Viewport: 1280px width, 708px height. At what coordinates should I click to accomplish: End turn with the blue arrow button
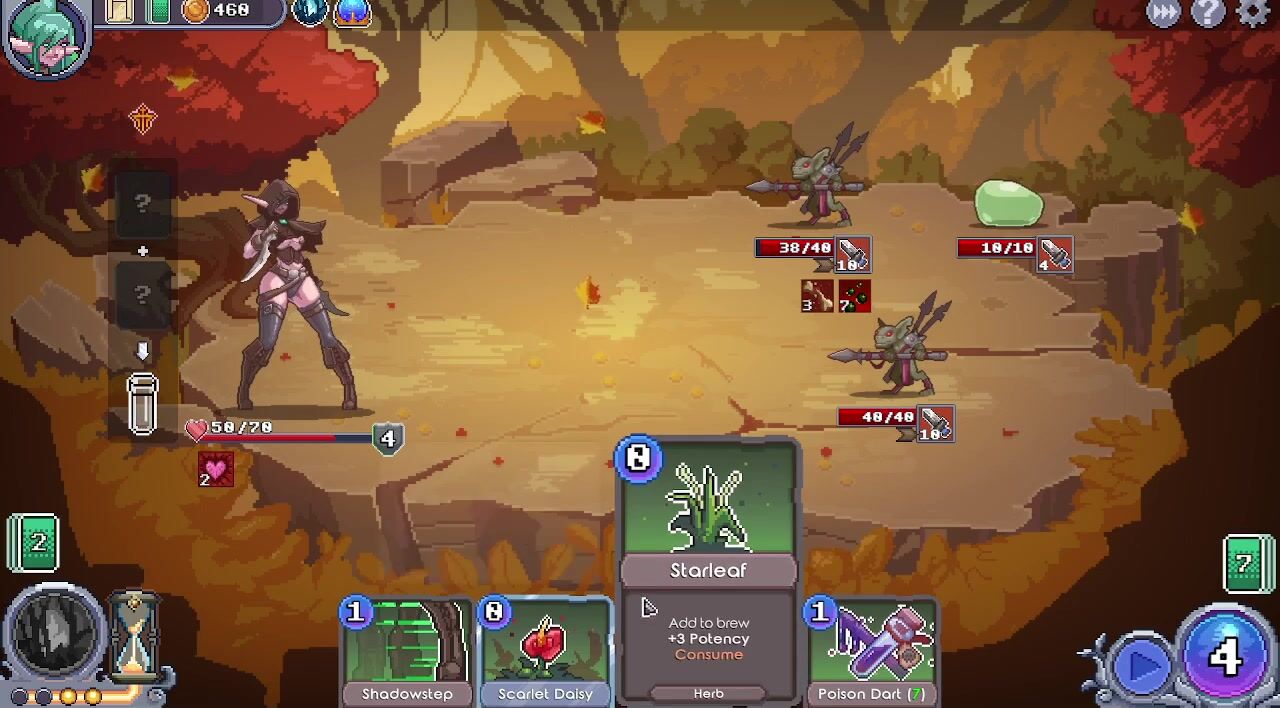(1141, 664)
